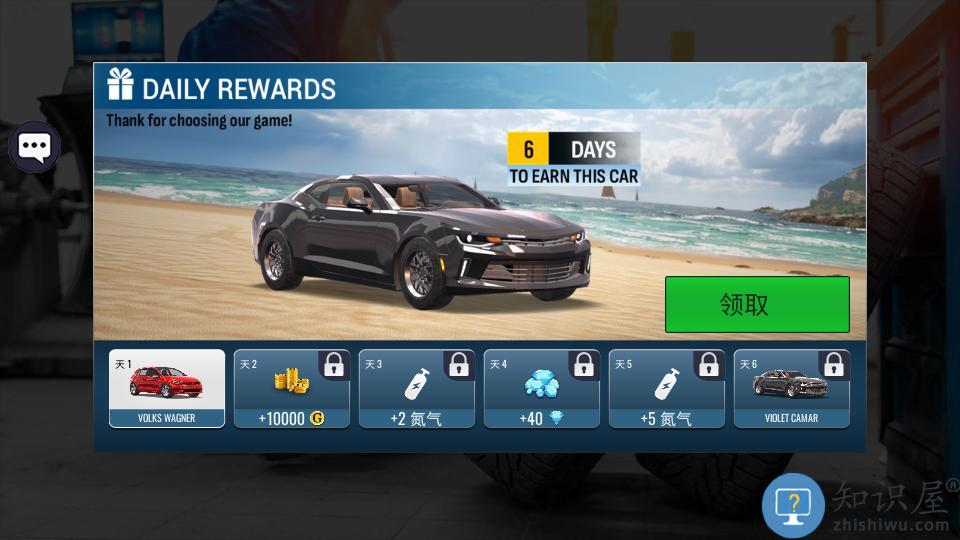The width and height of the screenshot is (960, 540).
Task: Claim the daily reward with green button
Action: point(757,304)
